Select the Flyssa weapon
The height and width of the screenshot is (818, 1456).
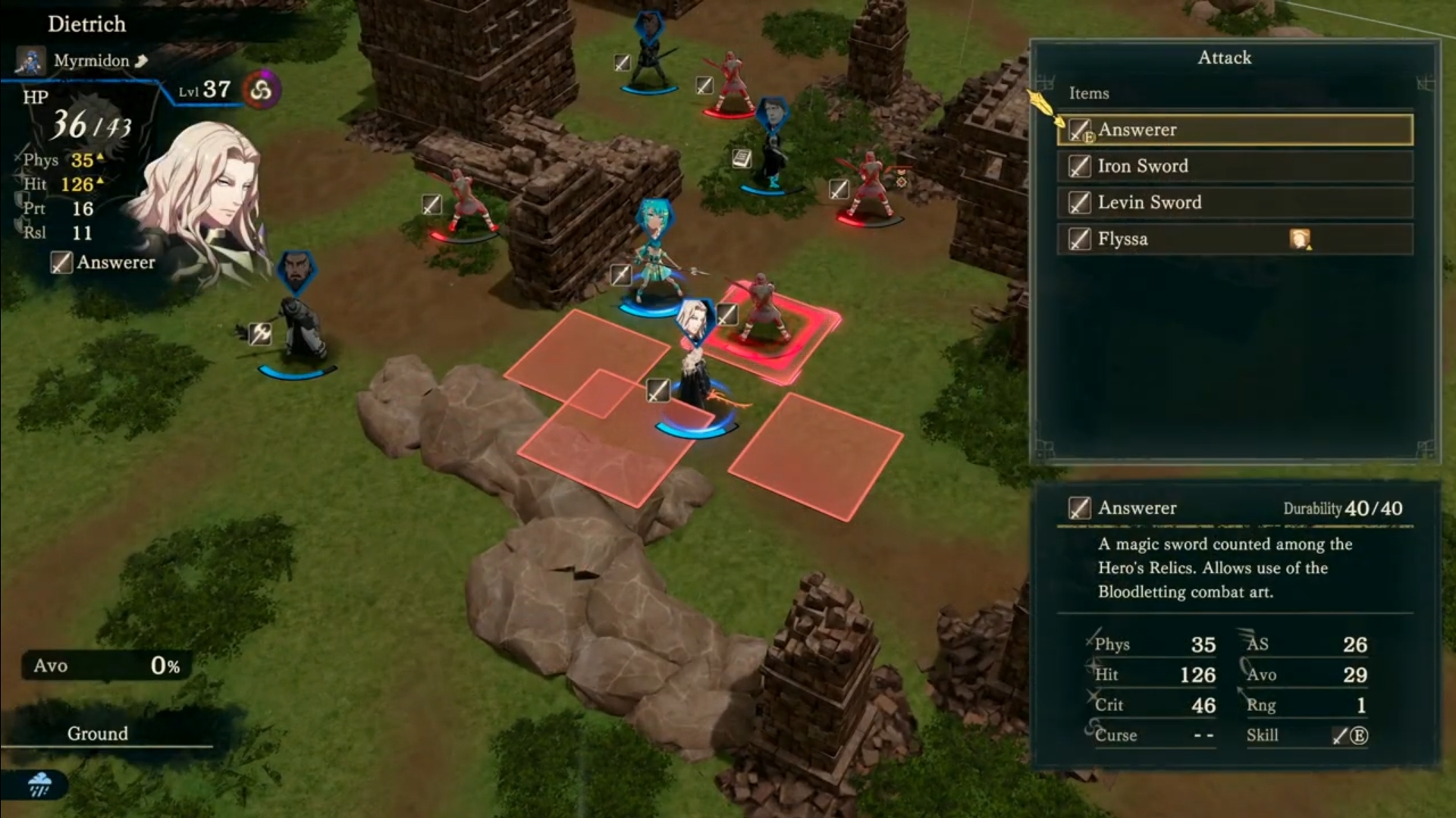point(1234,239)
